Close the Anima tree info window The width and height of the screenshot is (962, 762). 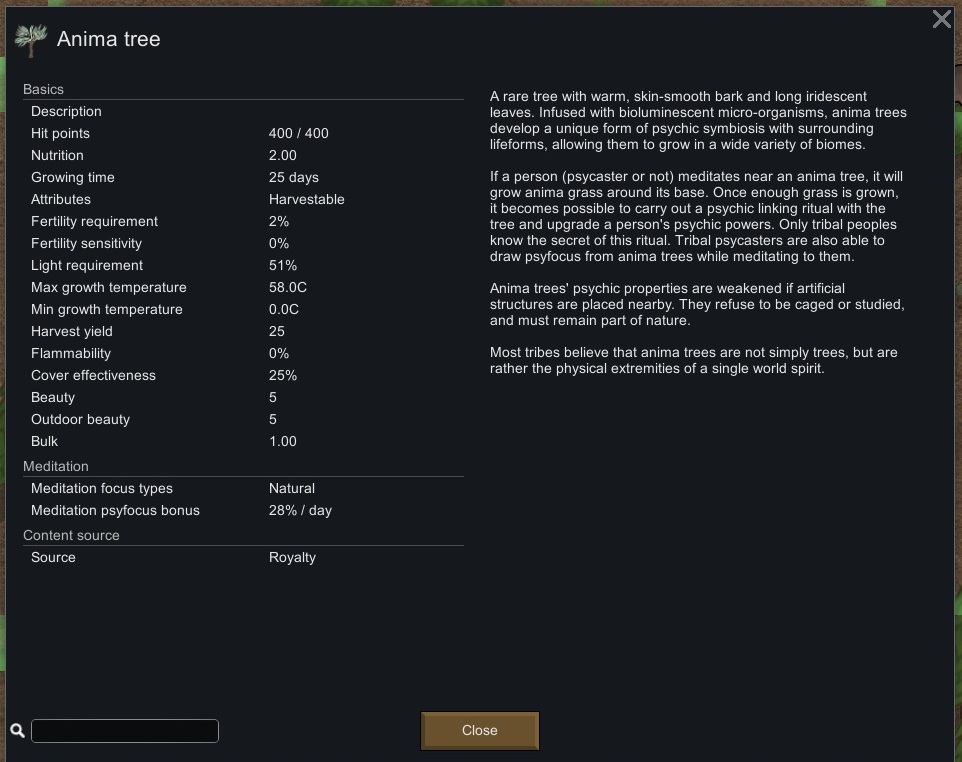[x=479, y=730]
